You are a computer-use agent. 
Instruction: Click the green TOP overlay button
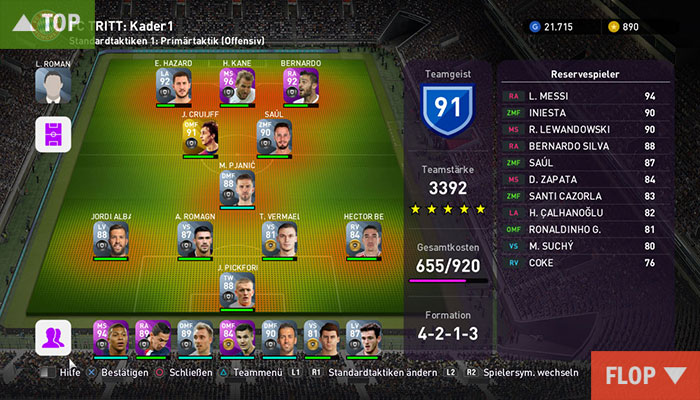(46, 23)
